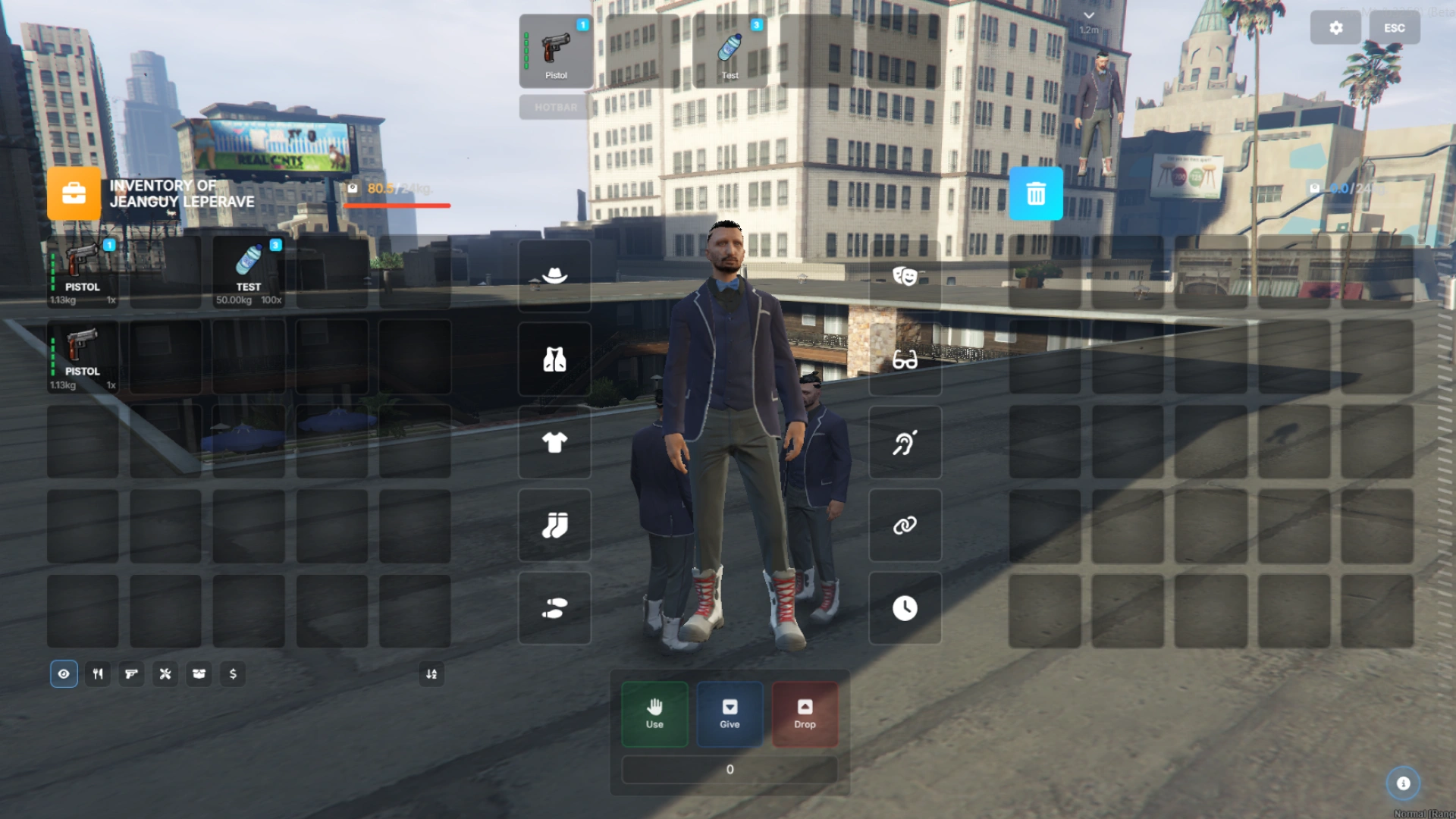1456x819 pixels.
Task: Click the blue trash bin icon
Action: (1035, 194)
